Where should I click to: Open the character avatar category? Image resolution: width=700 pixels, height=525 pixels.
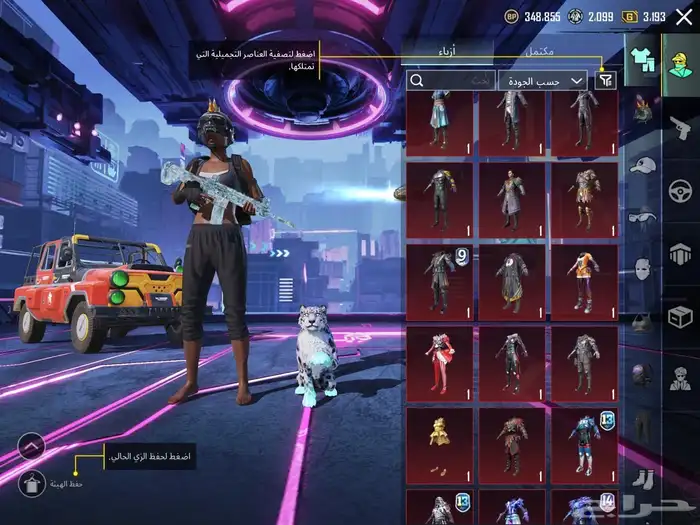tap(680, 59)
